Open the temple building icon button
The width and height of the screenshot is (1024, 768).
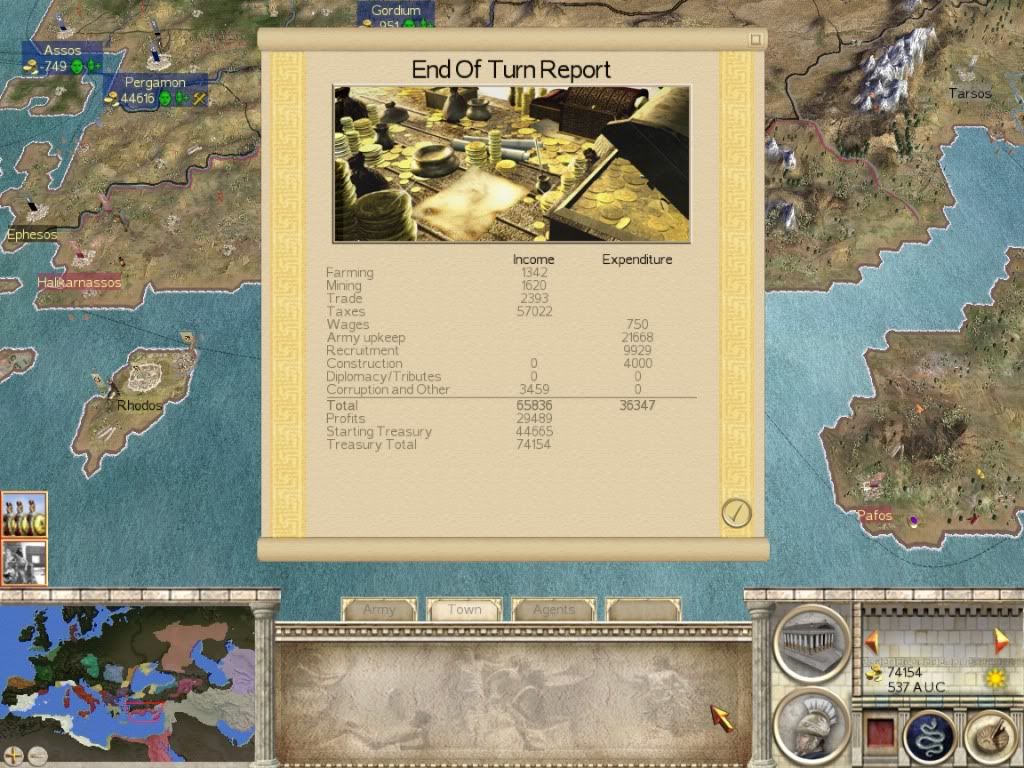click(811, 642)
